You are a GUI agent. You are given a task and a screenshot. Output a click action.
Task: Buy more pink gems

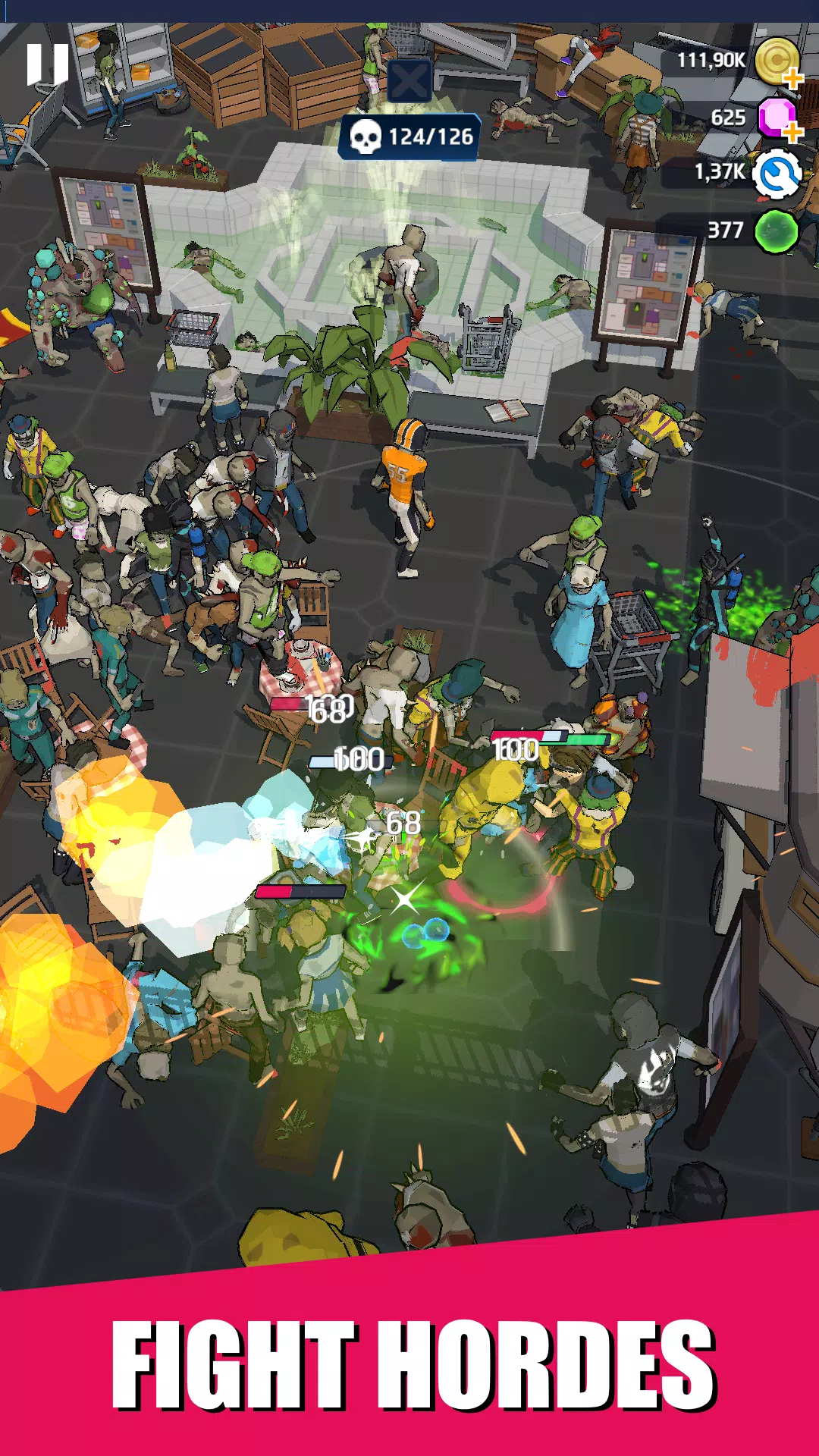click(792, 132)
